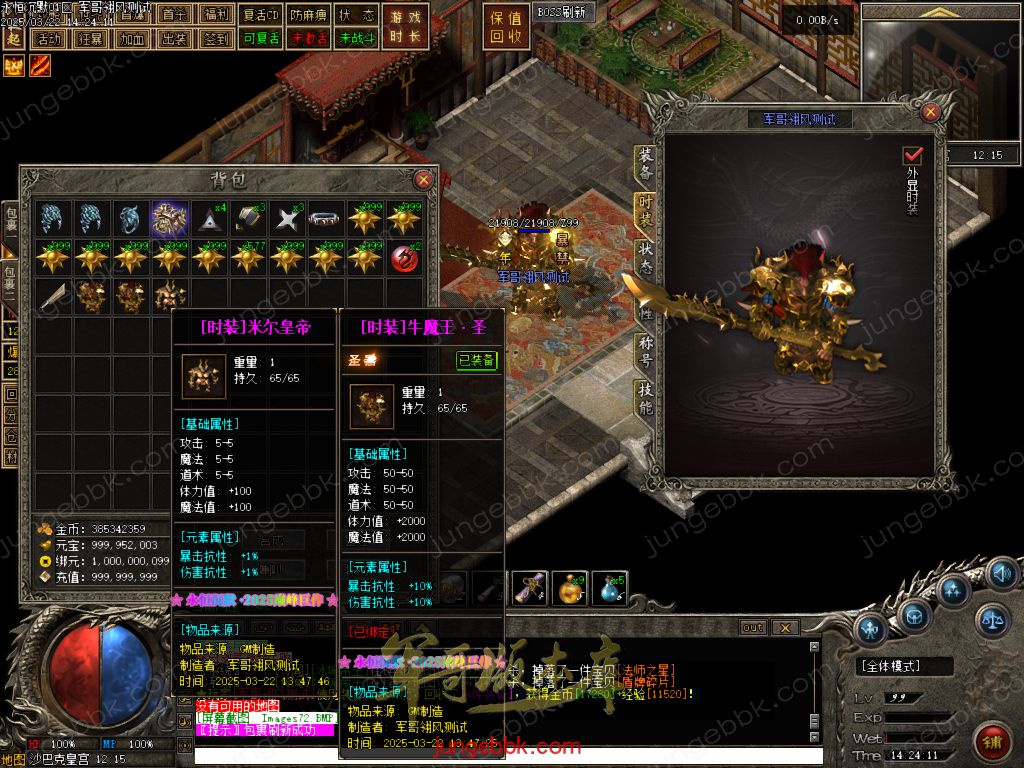Use the blue potion in the hotbar

point(610,588)
